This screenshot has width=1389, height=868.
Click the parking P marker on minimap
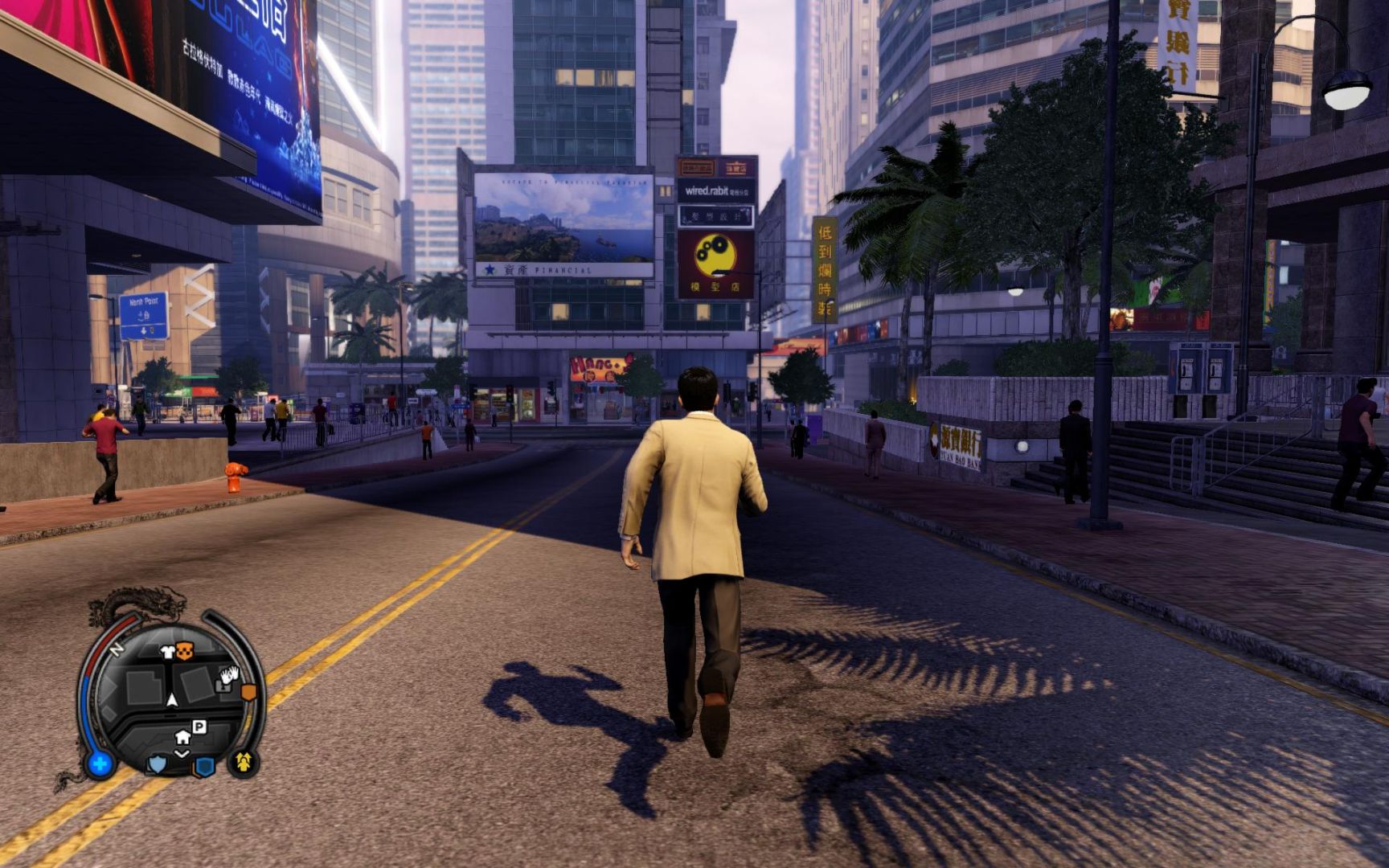click(199, 727)
